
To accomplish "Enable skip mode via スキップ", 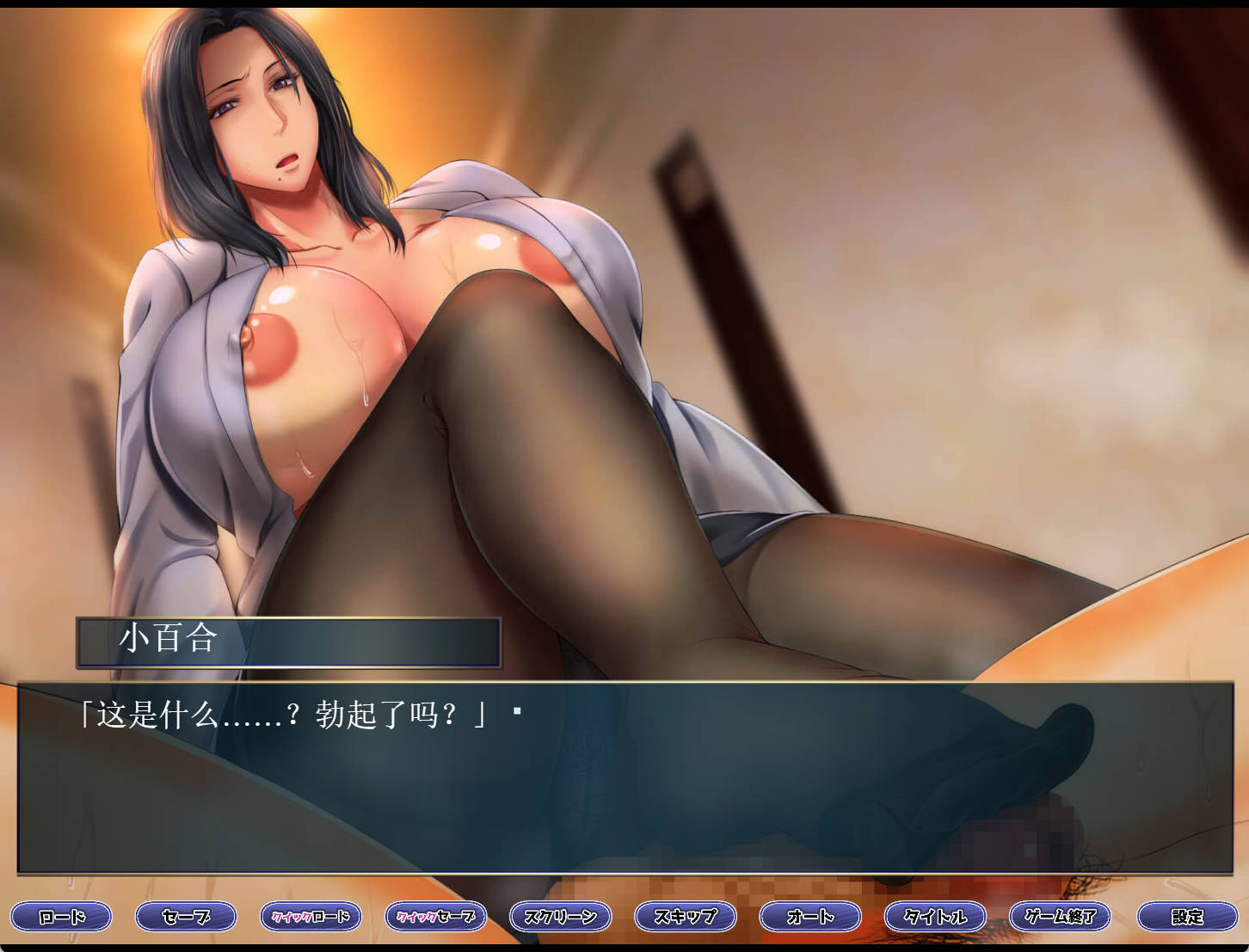I will coord(684,917).
